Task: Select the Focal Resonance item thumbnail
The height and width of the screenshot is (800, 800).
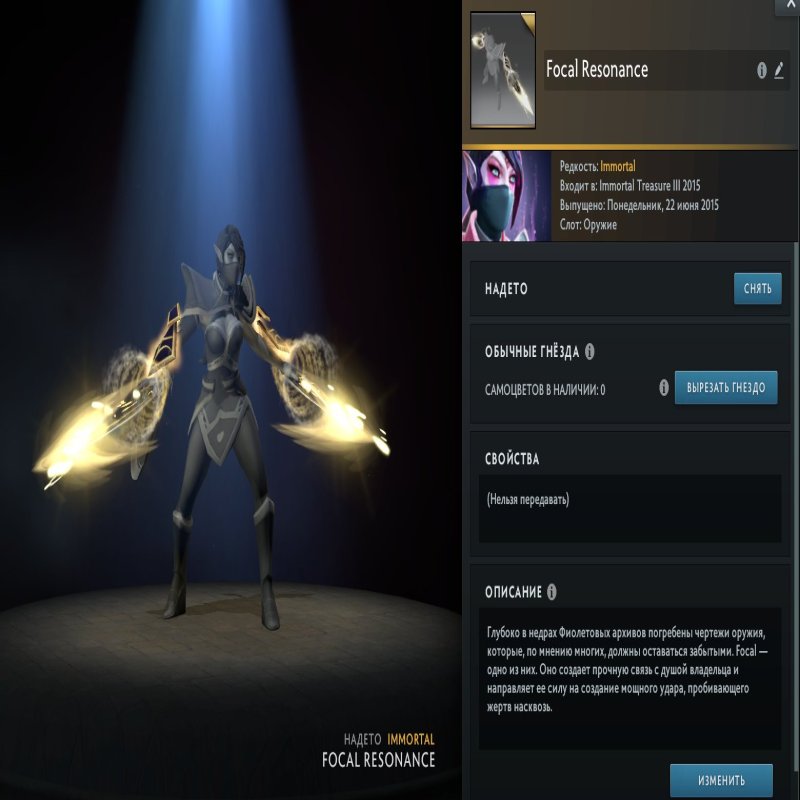Action: (502, 70)
